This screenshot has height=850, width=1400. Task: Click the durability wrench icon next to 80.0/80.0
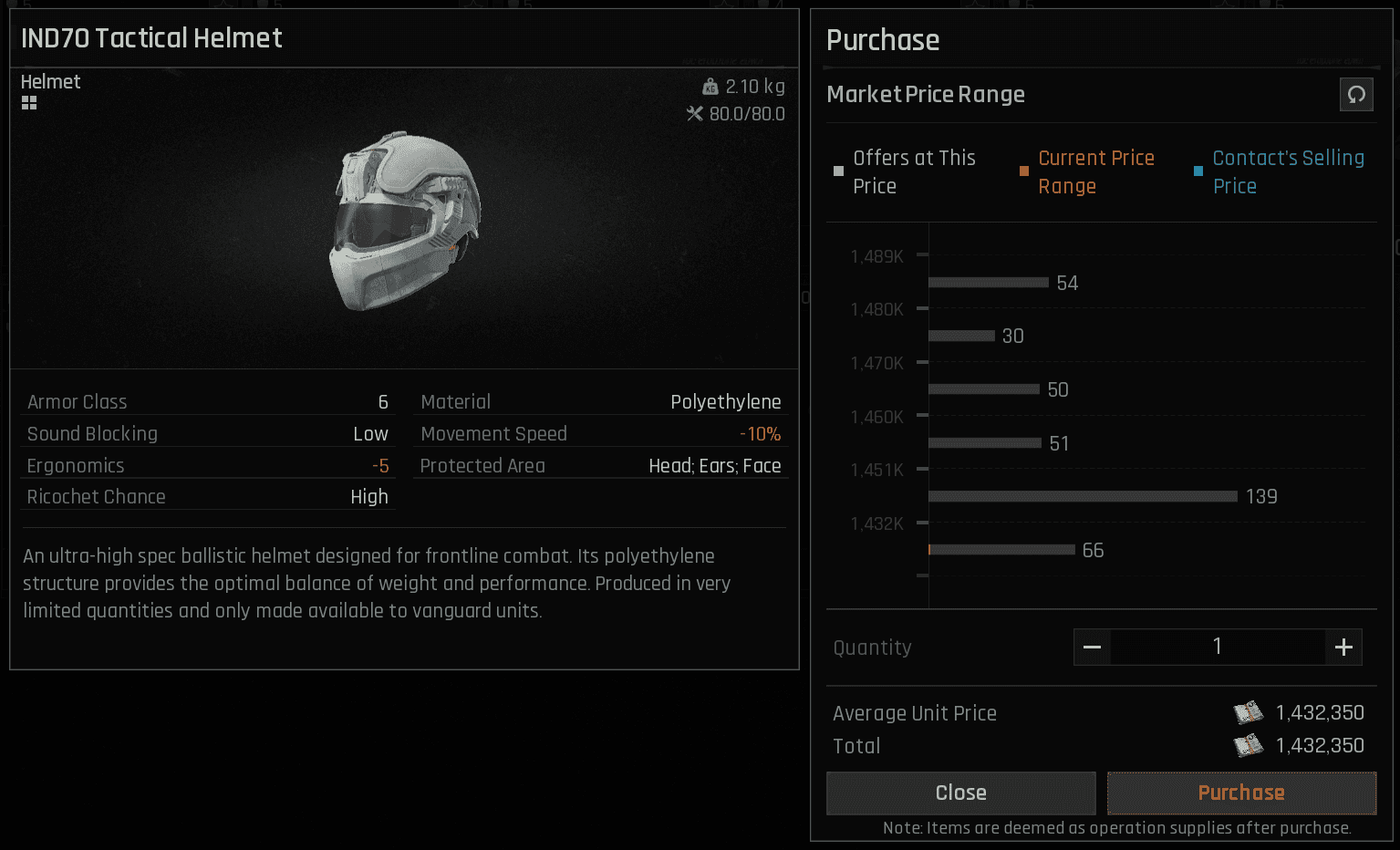tap(694, 114)
